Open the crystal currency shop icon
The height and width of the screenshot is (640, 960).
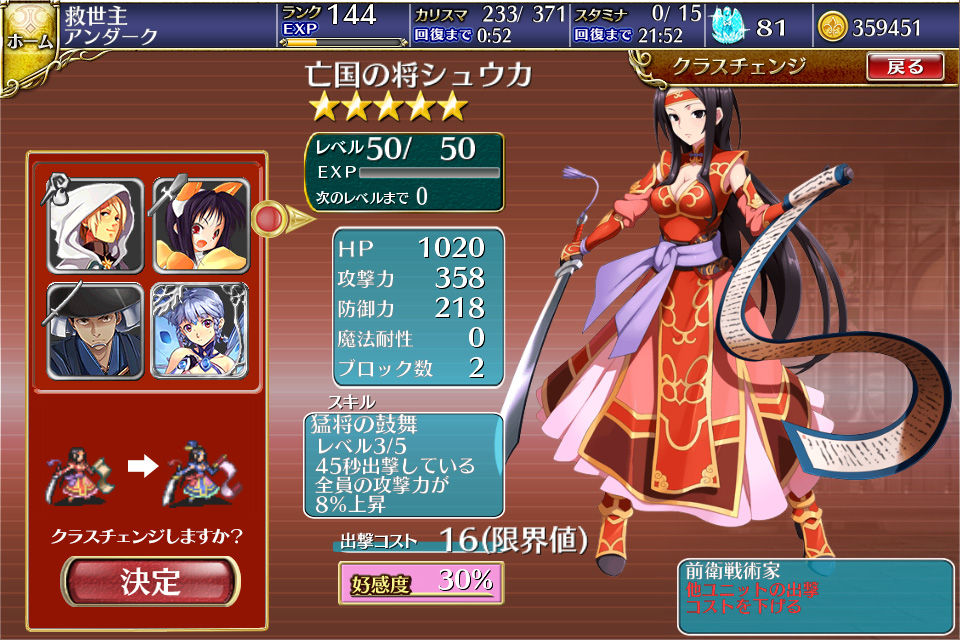(730, 27)
